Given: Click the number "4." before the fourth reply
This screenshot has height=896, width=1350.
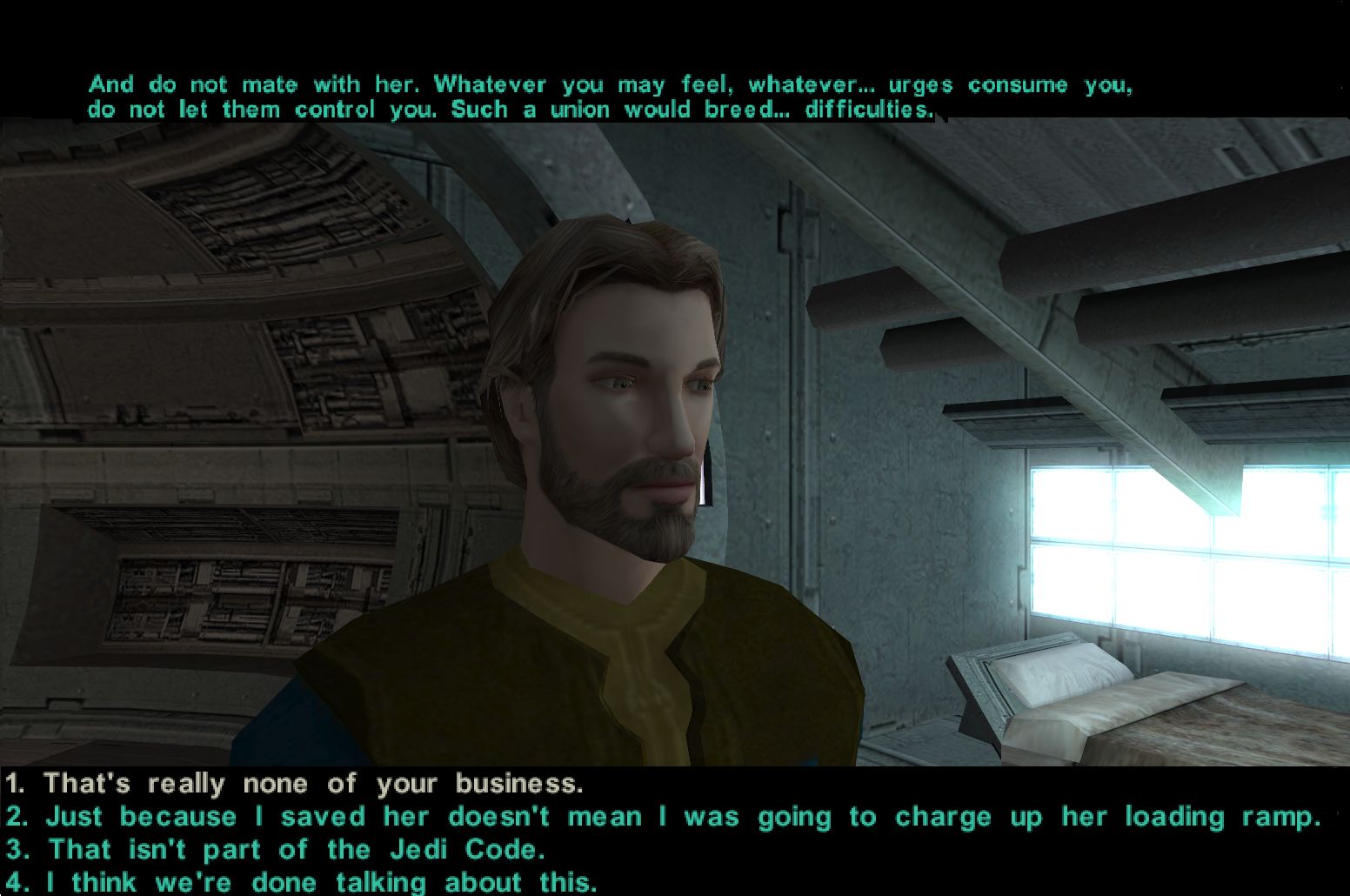Looking at the screenshot, I should (16, 881).
